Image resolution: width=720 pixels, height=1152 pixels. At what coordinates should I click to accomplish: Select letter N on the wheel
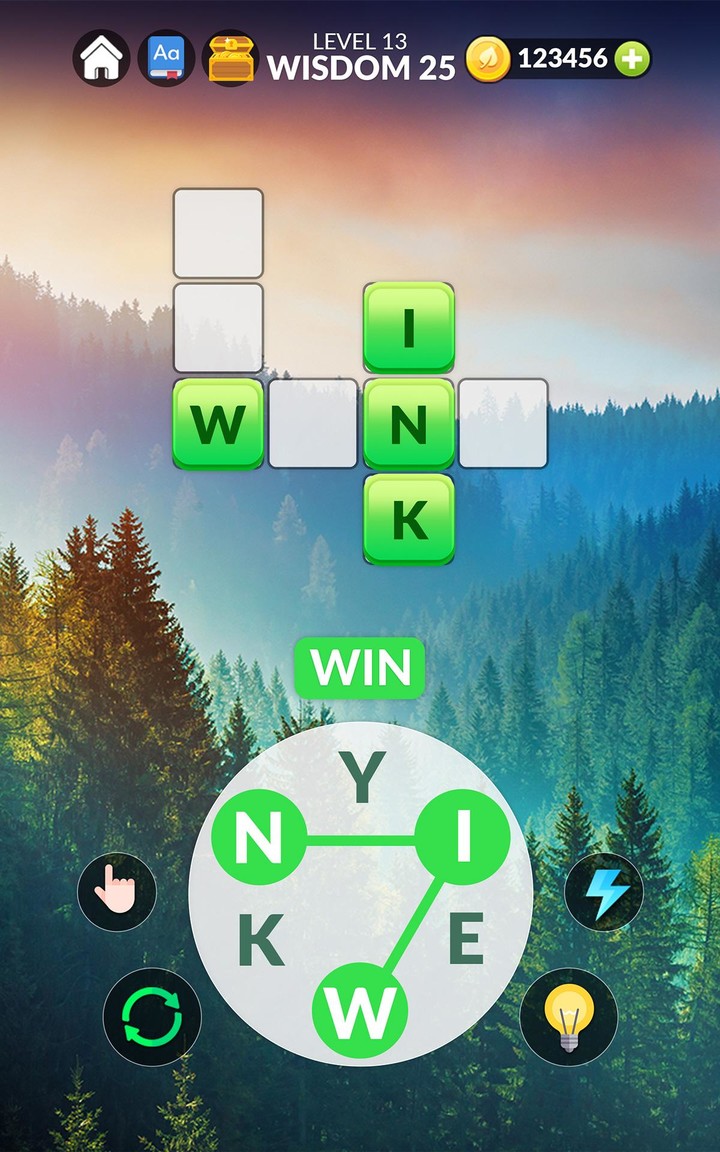tap(259, 838)
